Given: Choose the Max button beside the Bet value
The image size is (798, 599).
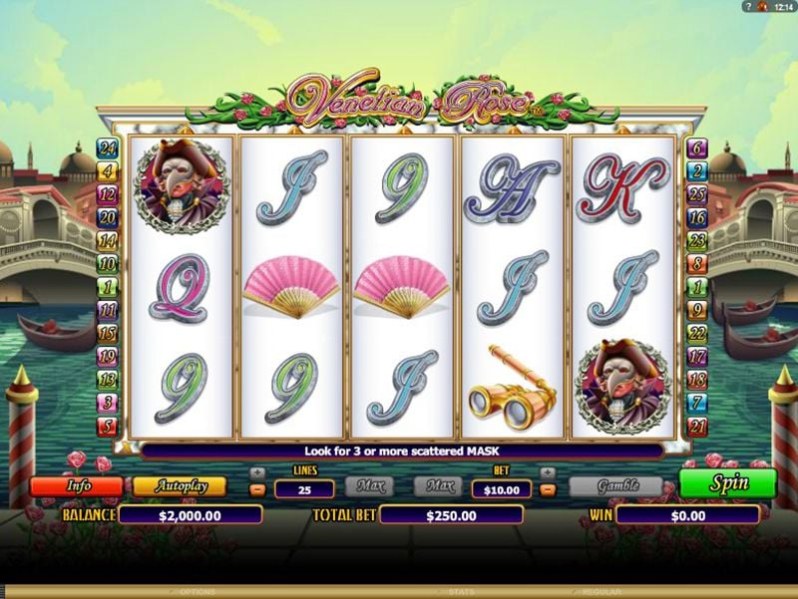Looking at the screenshot, I should [x=437, y=487].
